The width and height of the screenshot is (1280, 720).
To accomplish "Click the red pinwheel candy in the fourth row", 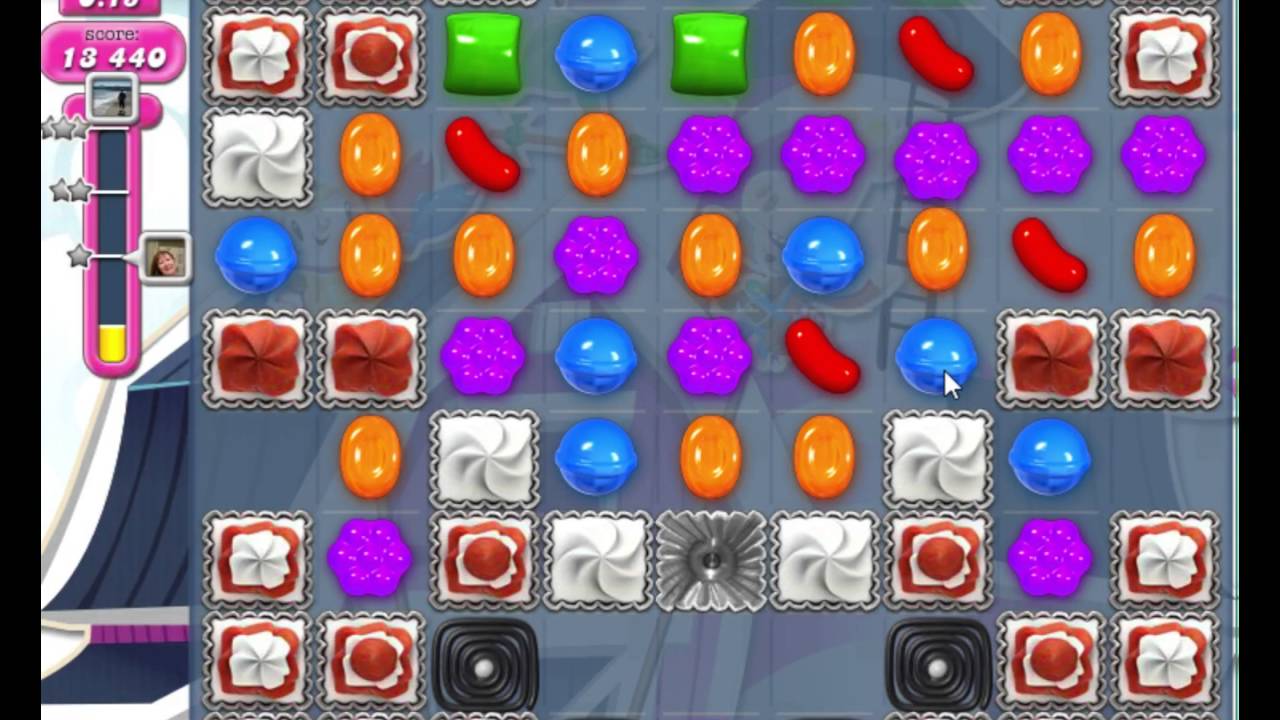I will pyautogui.click(x=256, y=360).
